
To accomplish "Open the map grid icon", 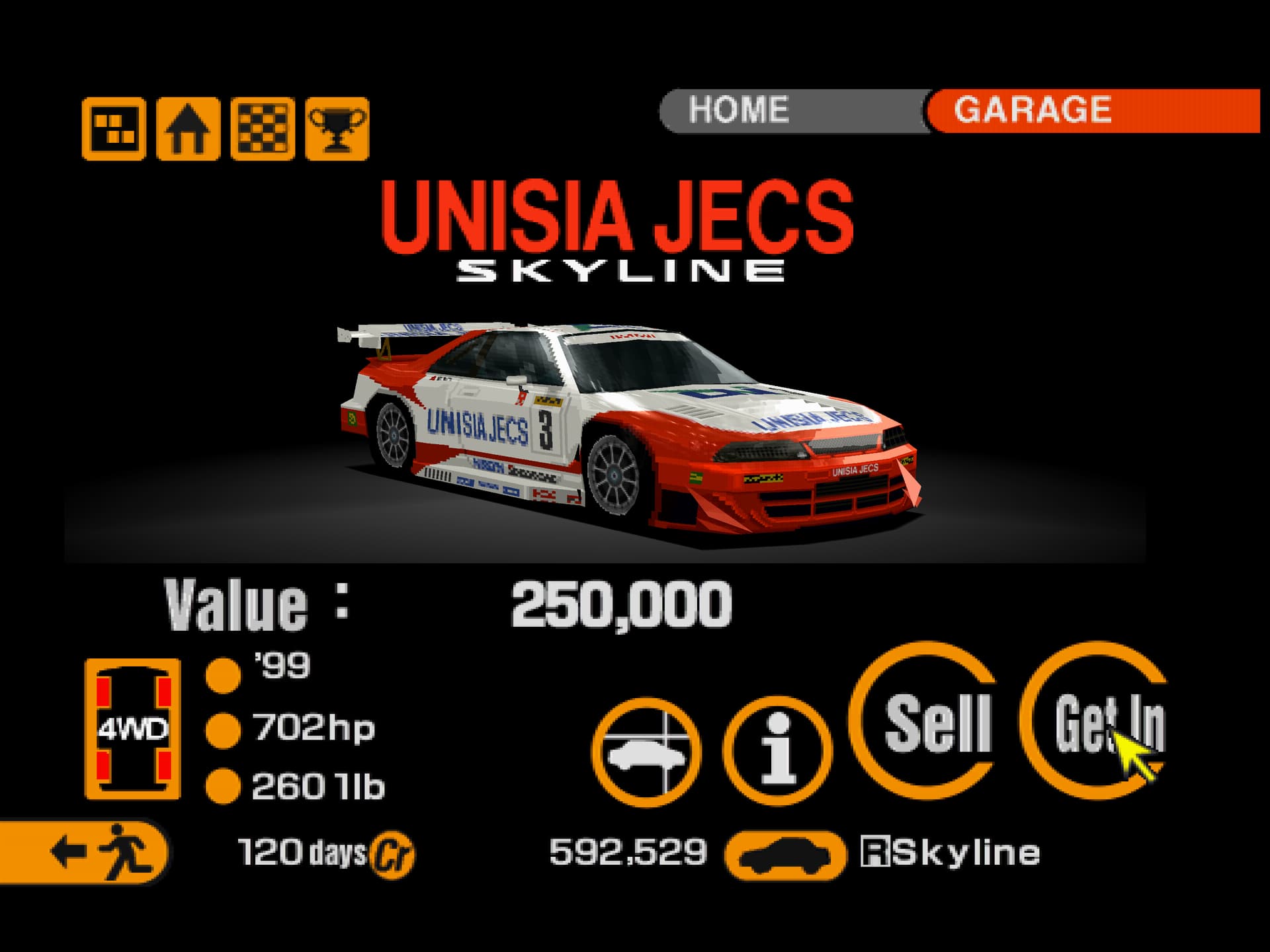I will (x=114, y=128).
